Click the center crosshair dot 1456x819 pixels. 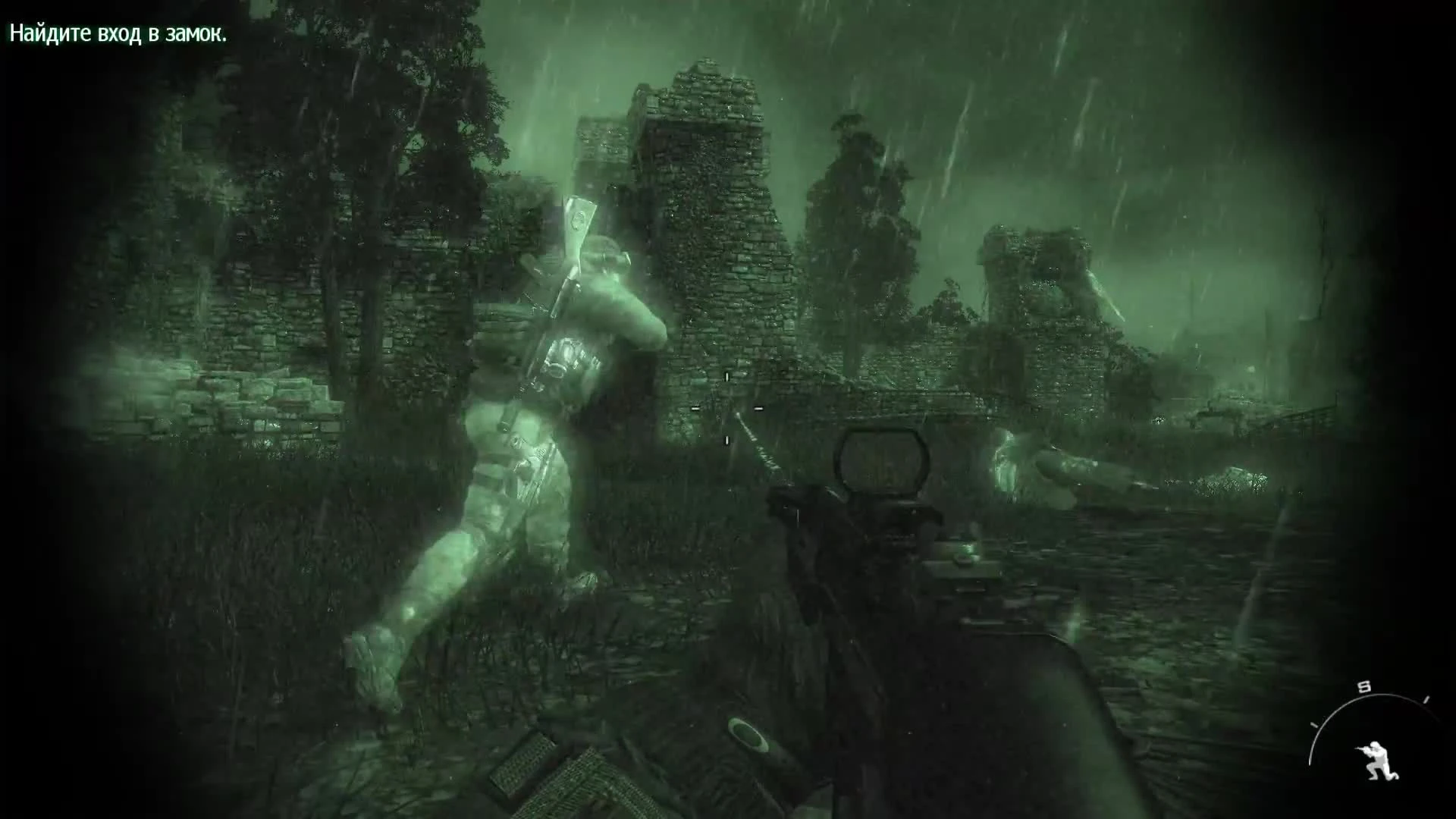coord(726,408)
